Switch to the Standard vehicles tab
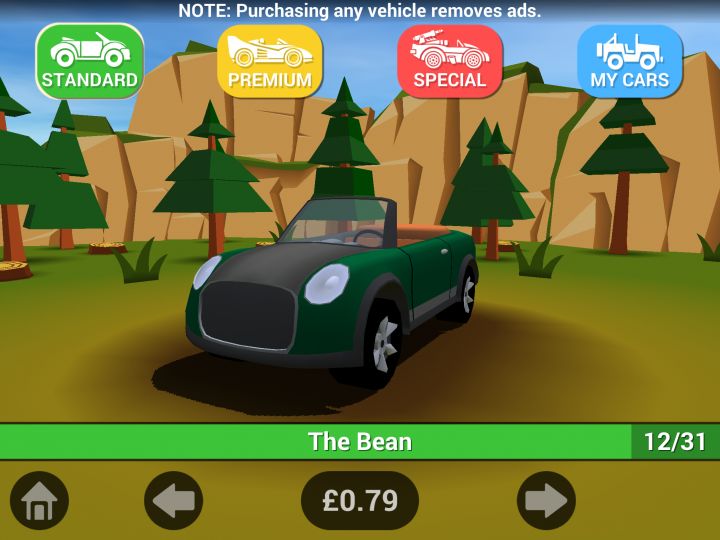 pos(90,61)
